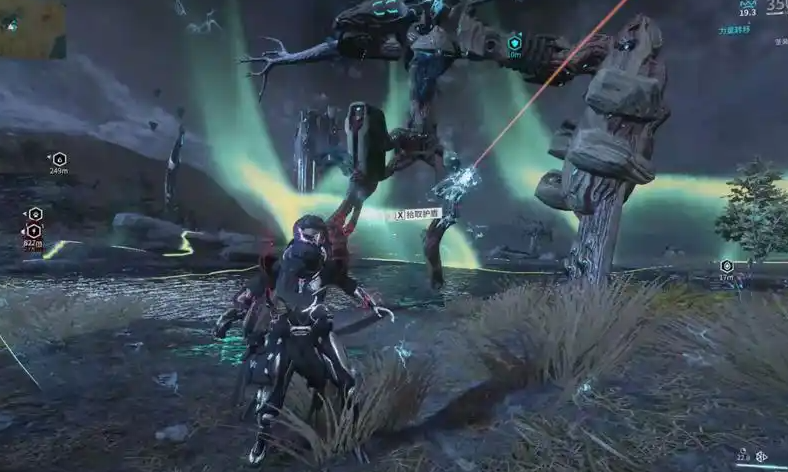This screenshot has height=472, width=788.
Task: Activate the ability icon beside the cooldown timer
Action: tap(762, 456)
